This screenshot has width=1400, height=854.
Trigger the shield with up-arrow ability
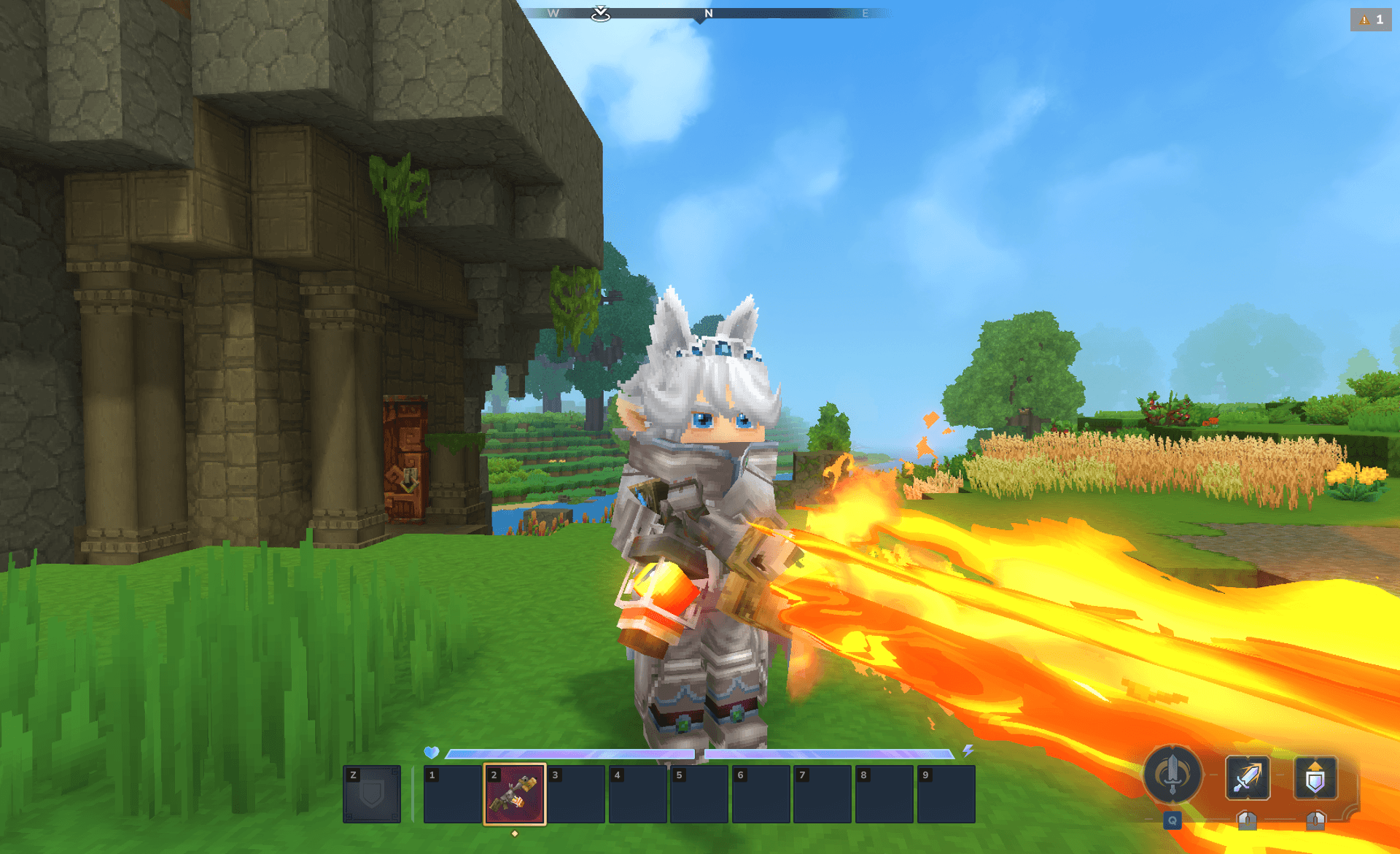[1315, 778]
